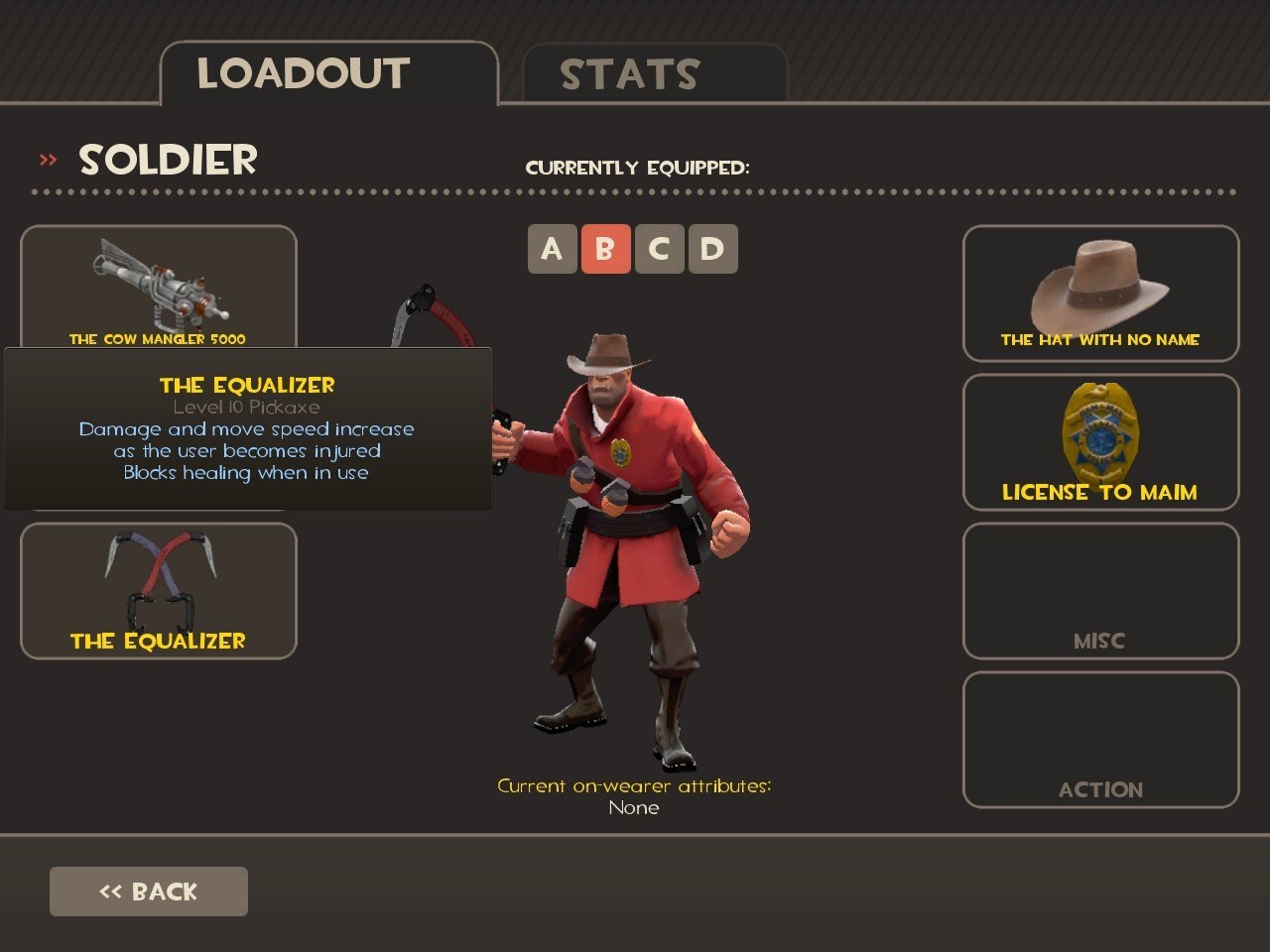Select loadout preset B

(x=605, y=249)
